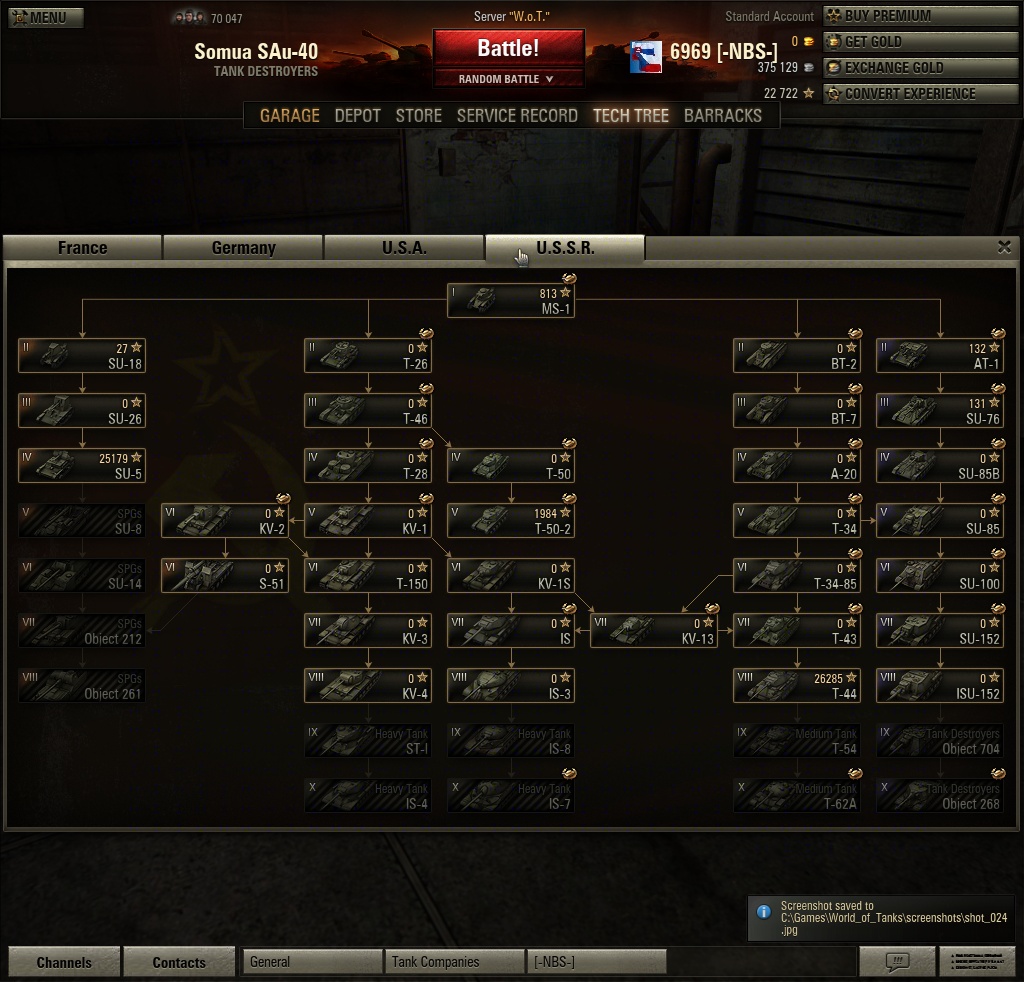Select the U.S.A. nation tab
This screenshot has width=1024, height=982.
[x=404, y=248]
